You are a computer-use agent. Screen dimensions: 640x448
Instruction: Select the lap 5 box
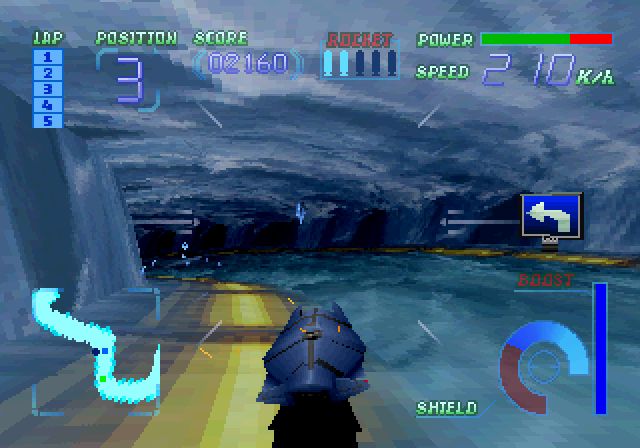click(x=48, y=121)
